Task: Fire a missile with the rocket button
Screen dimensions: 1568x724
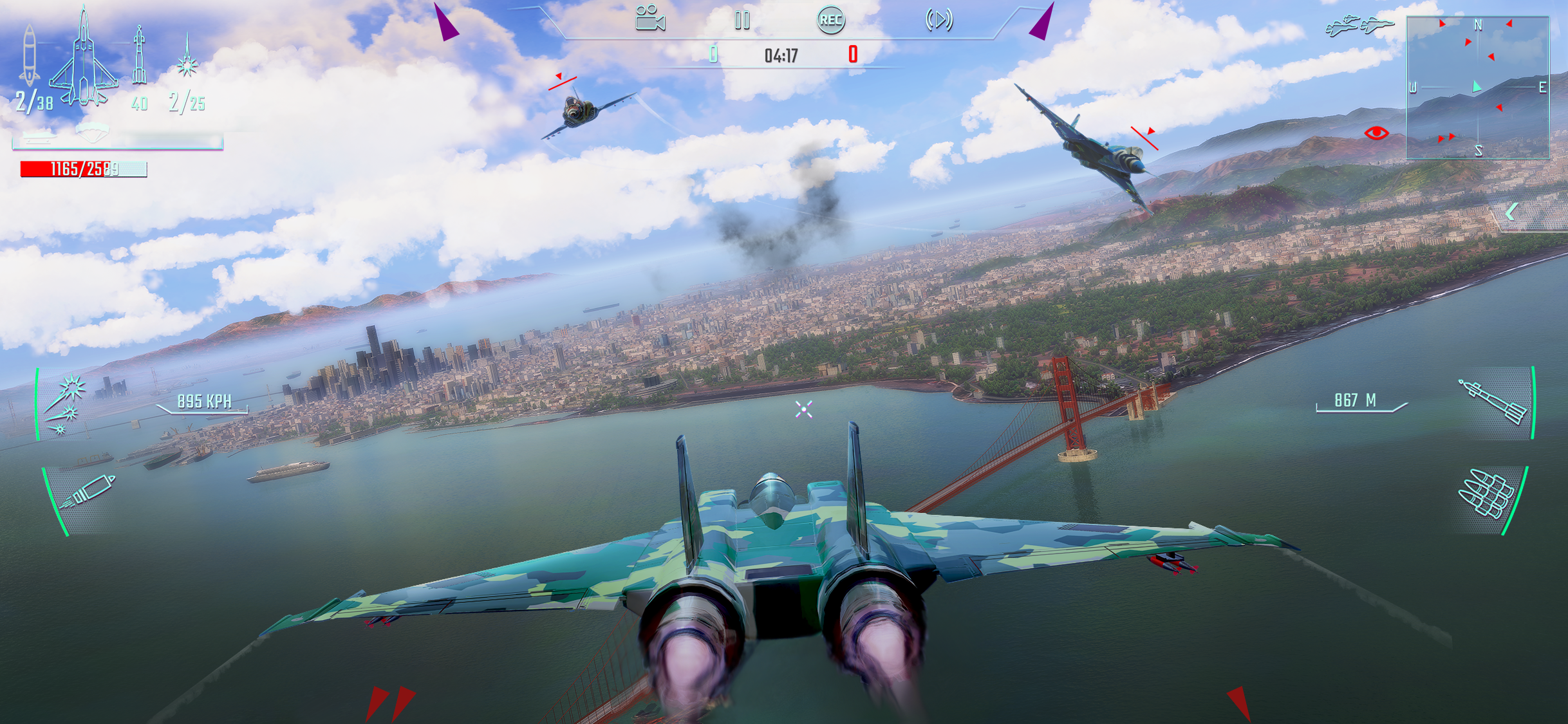Action: point(1493,403)
